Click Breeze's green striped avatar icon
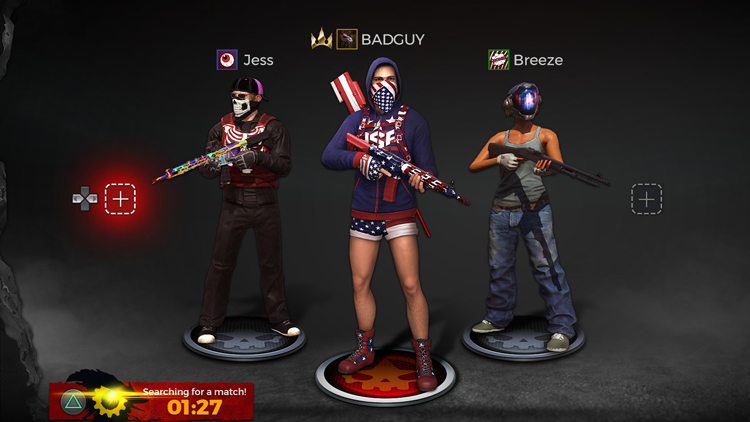 pyautogui.click(x=498, y=60)
